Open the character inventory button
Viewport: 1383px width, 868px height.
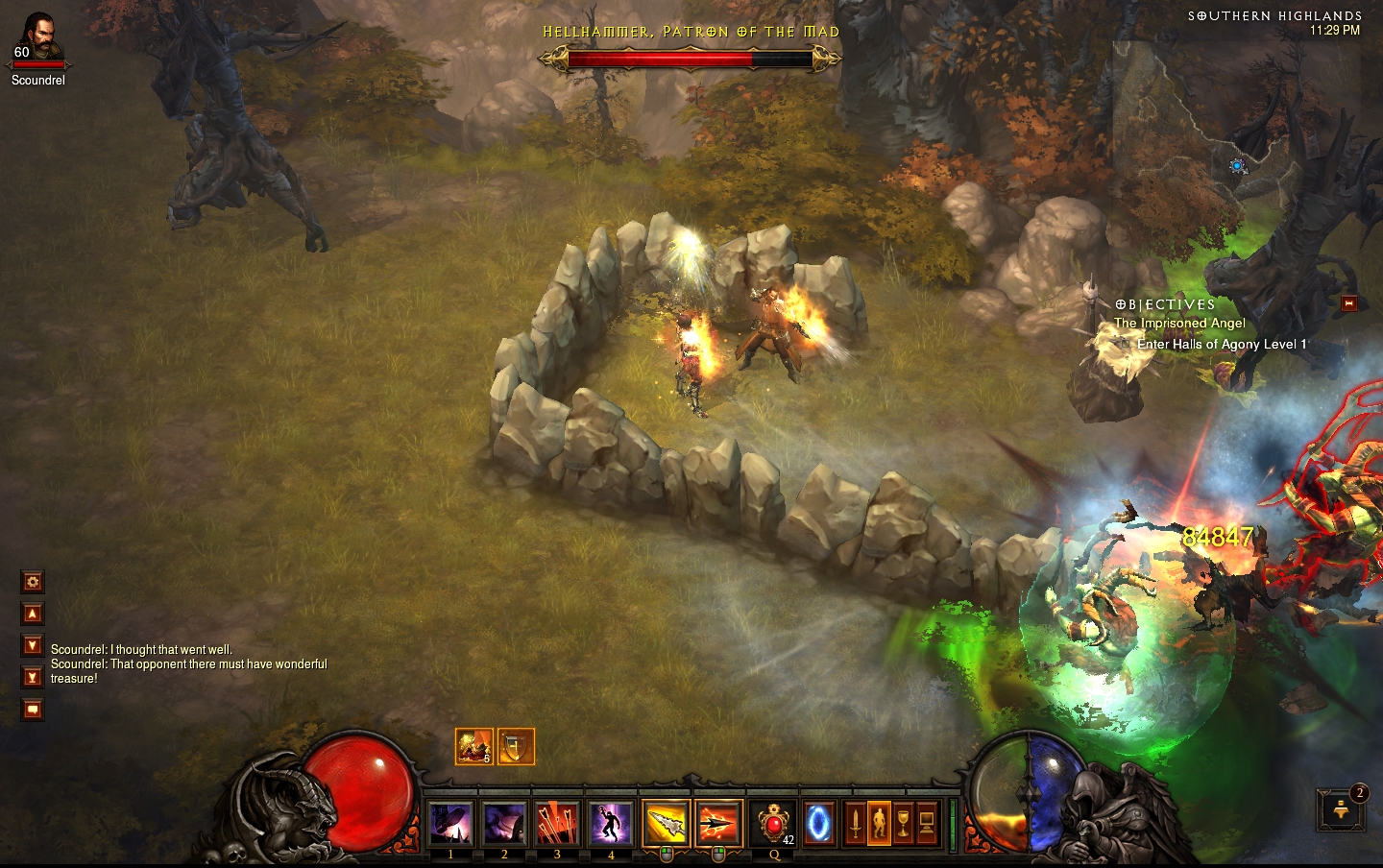coord(879,823)
